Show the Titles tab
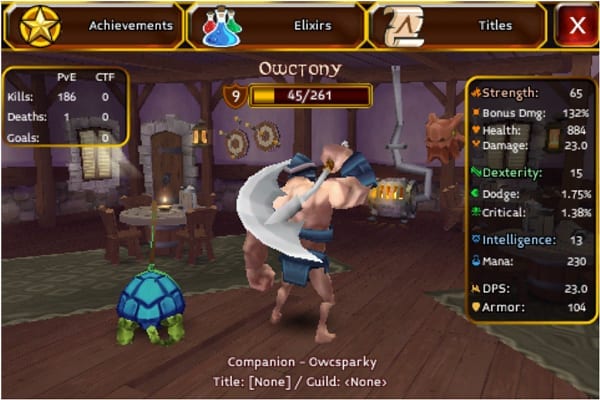This screenshot has width=600, height=400. coord(458,25)
